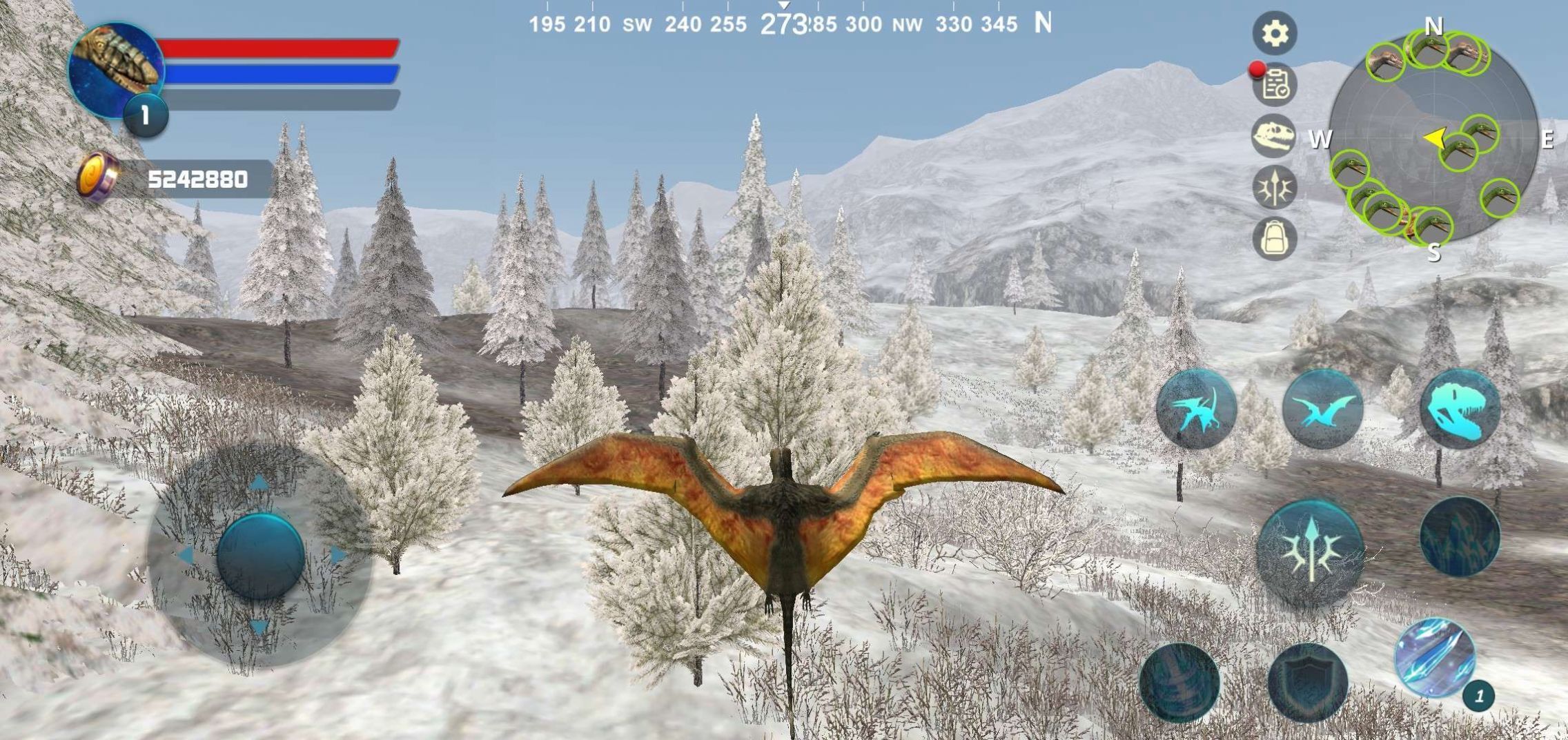The image size is (1568, 740).
Task: Tap the yellow player arrow on the minimap
Action: (x=1434, y=139)
